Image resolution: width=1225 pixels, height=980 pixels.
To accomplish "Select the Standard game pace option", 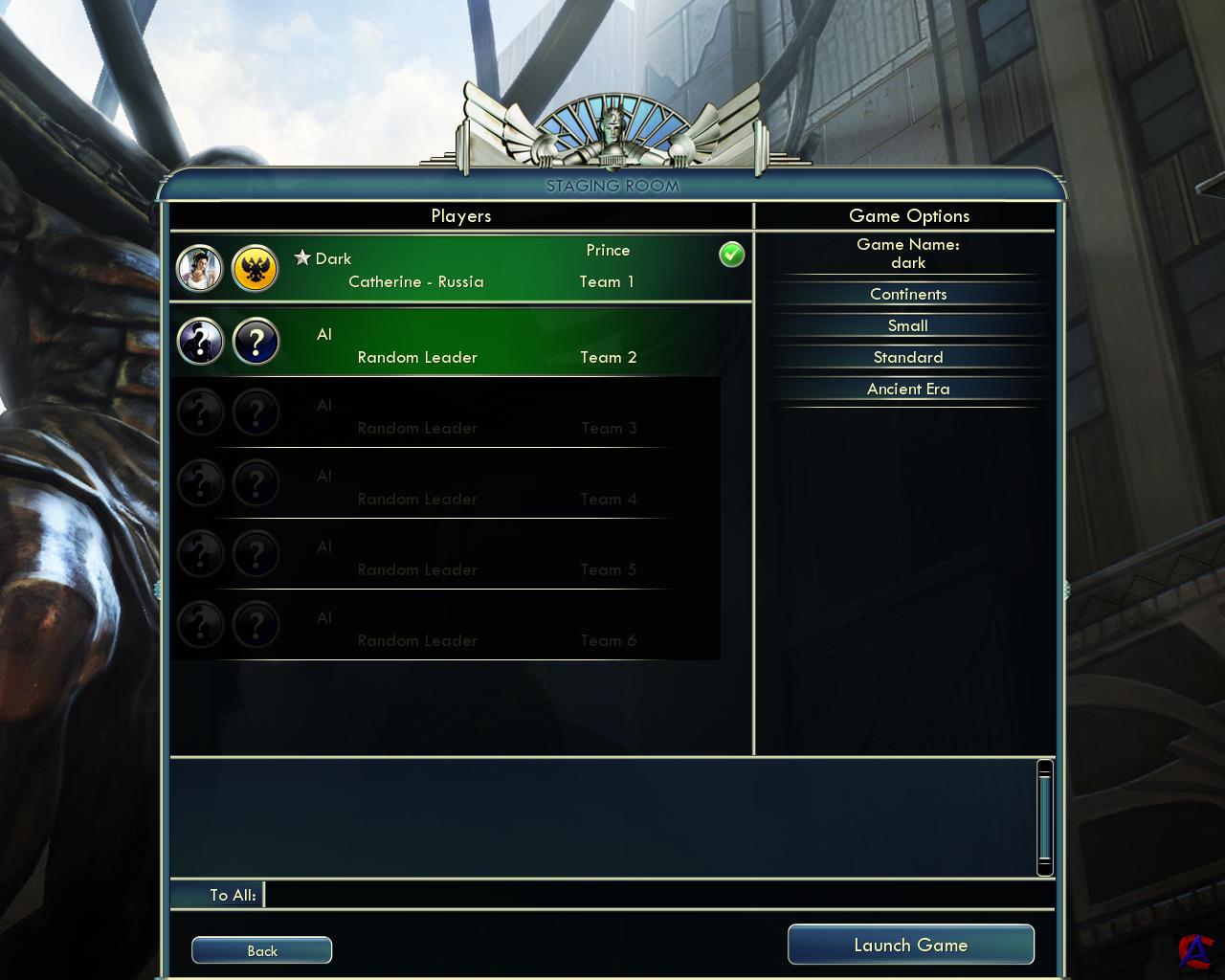I will pyautogui.click(x=908, y=358).
